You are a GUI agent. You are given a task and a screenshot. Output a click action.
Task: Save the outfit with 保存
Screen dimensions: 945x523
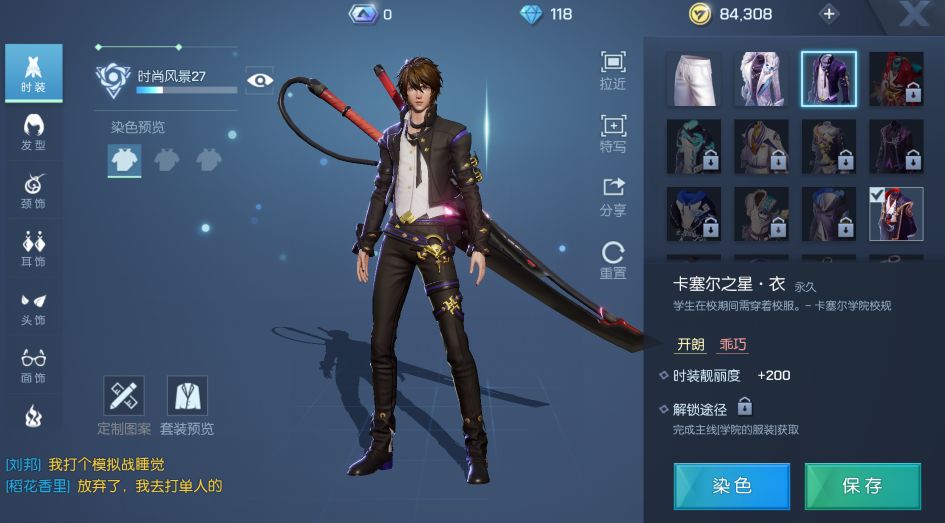pyautogui.click(x=862, y=486)
